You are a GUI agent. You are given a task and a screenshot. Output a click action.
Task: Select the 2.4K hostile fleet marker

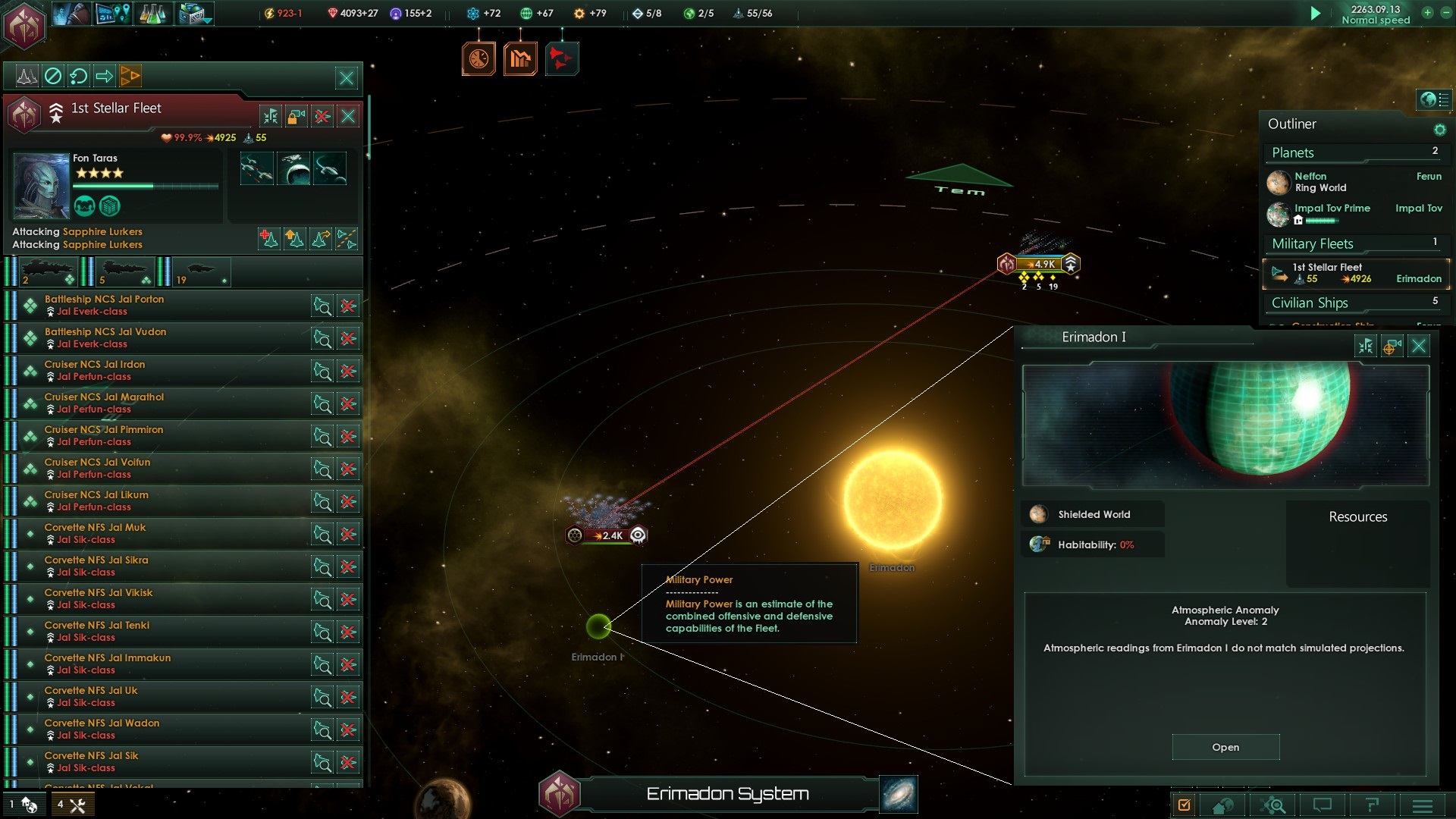[607, 535]
